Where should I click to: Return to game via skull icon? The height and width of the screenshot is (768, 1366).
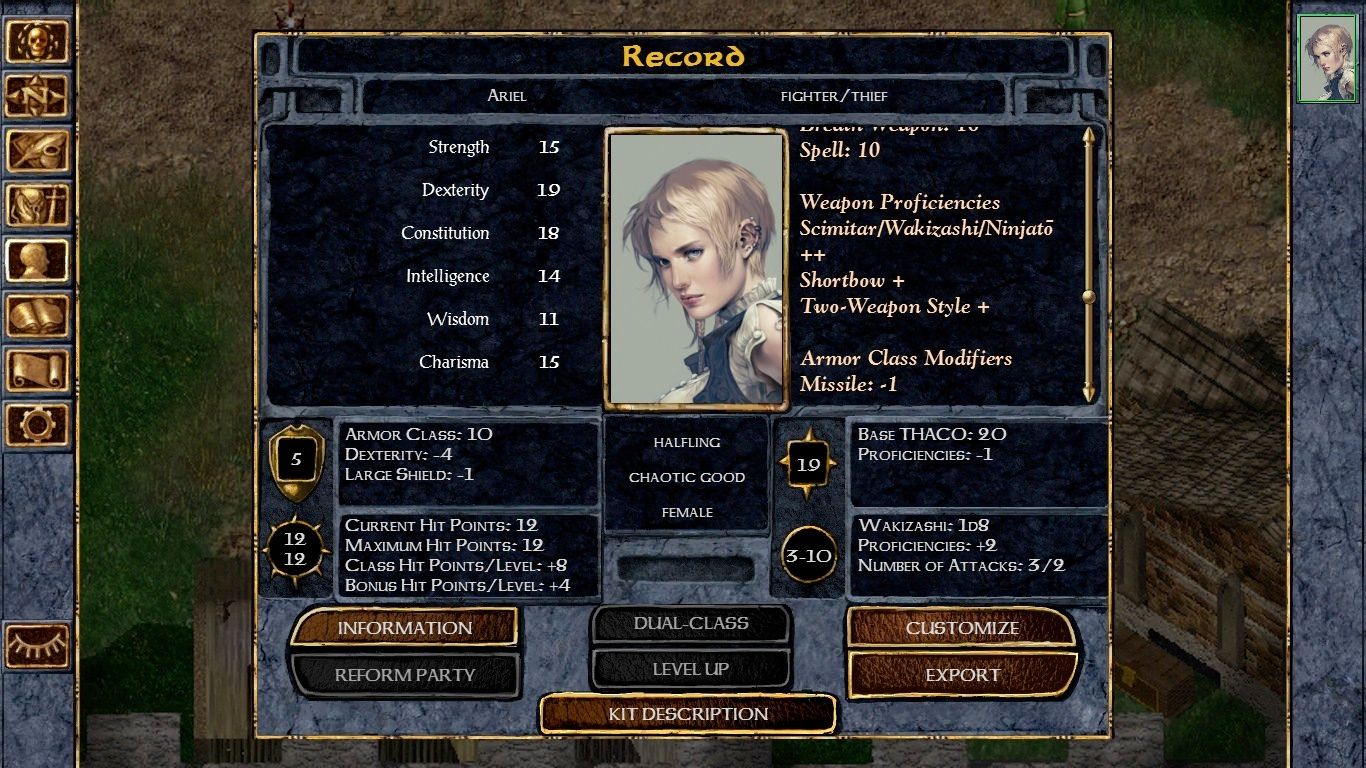click(x=38, y=42)
